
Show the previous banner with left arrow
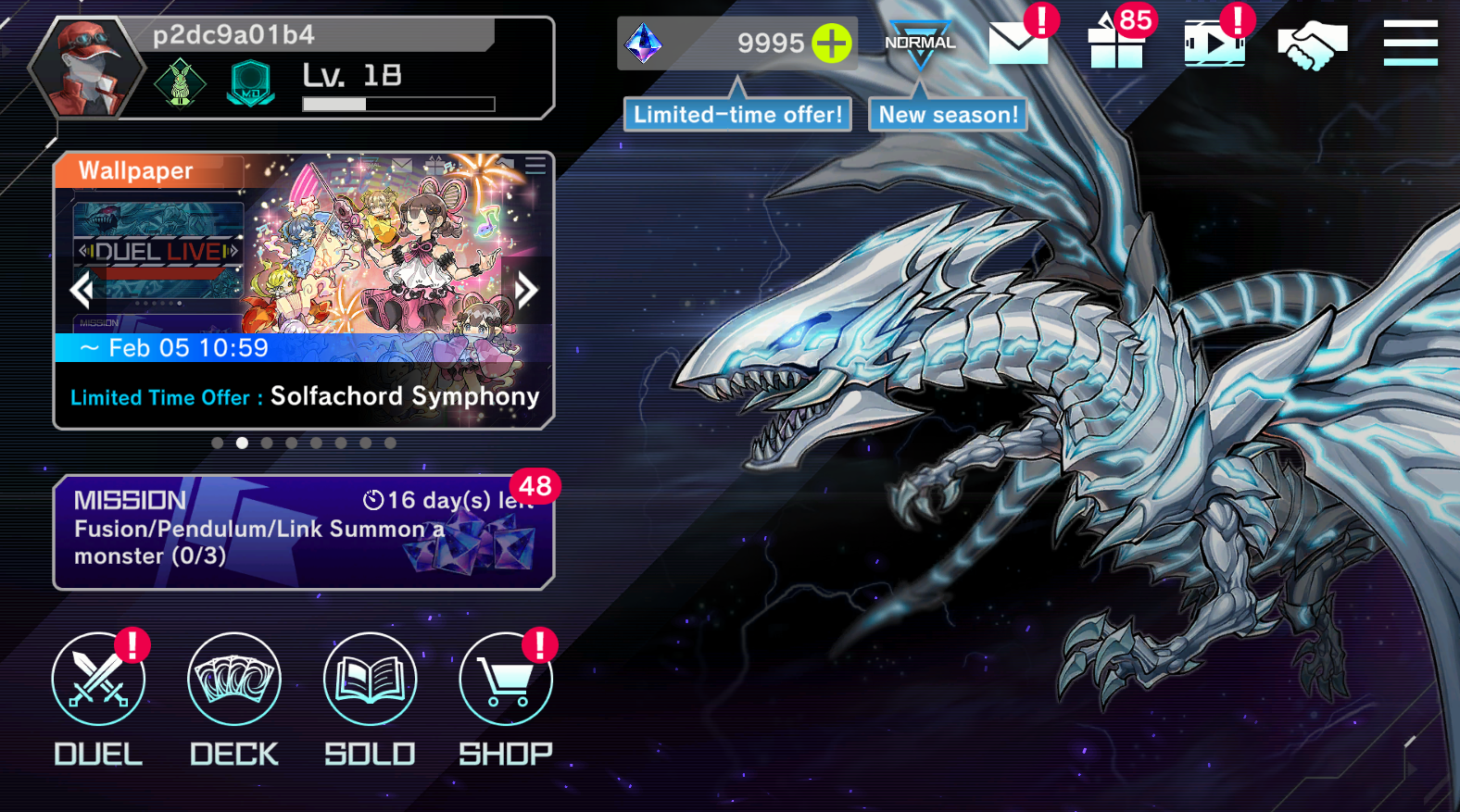82,291
